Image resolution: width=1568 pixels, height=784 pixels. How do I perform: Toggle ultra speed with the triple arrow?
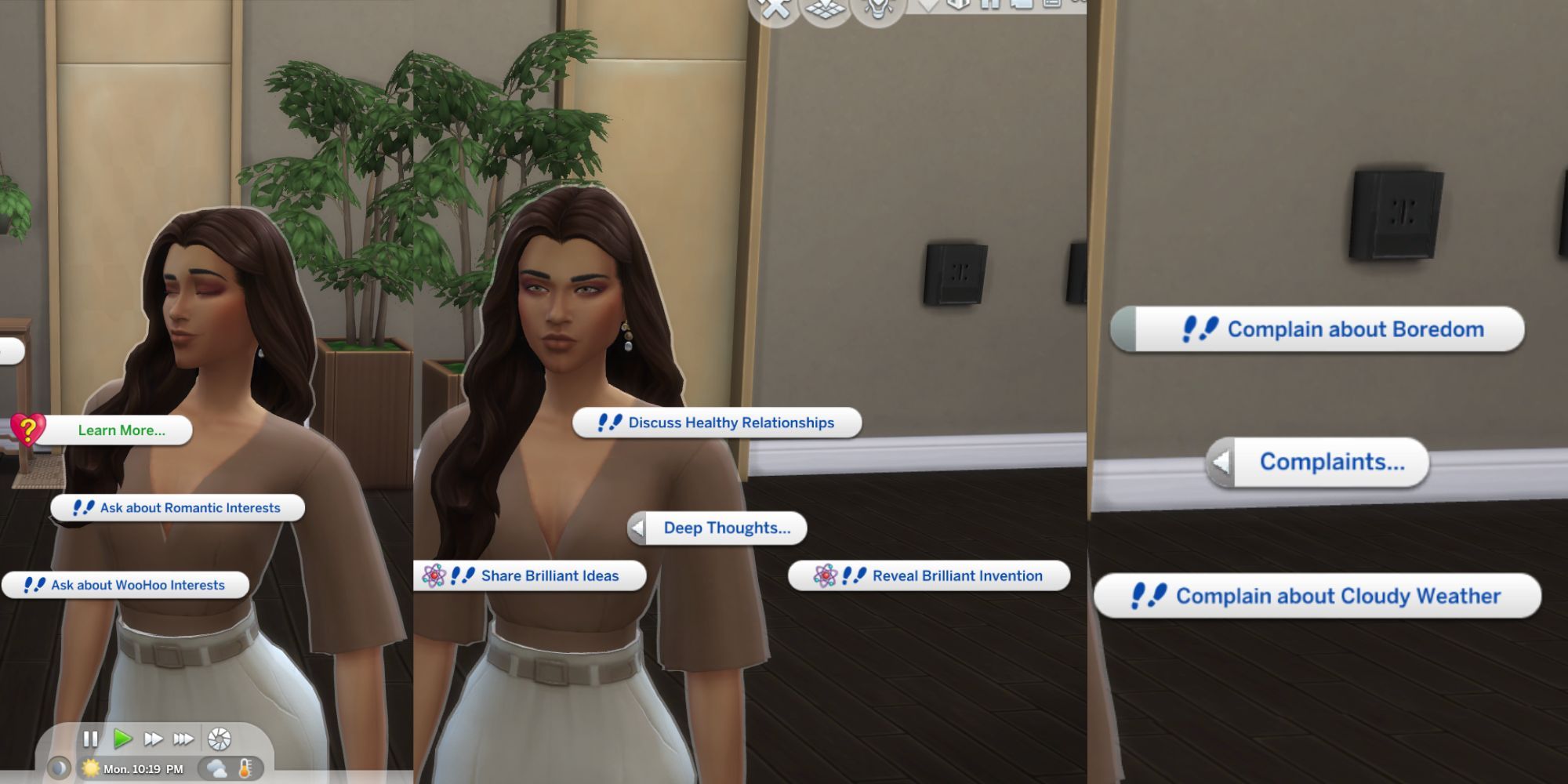pos(185,737)
